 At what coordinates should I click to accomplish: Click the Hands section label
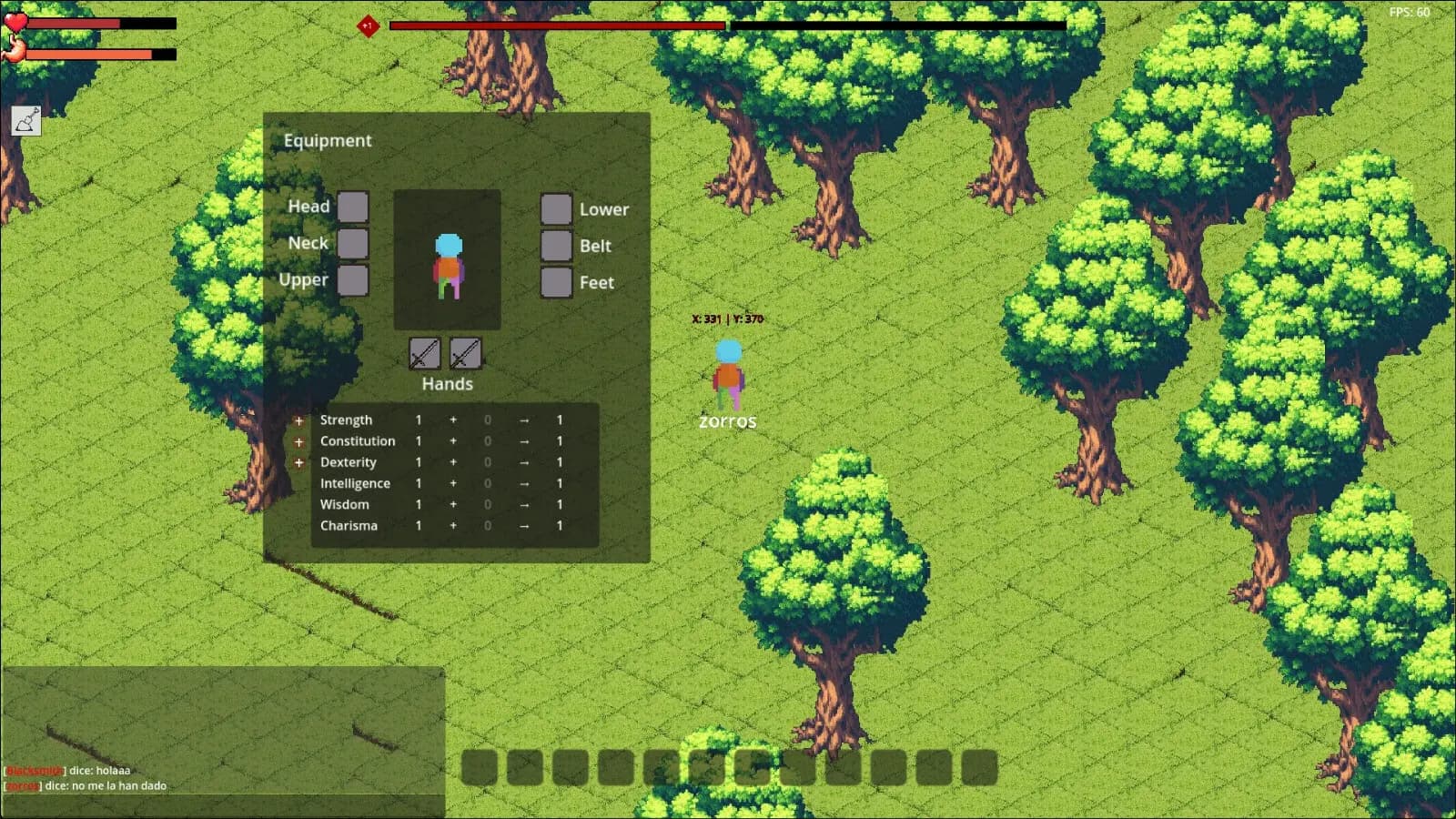(446, 384)
